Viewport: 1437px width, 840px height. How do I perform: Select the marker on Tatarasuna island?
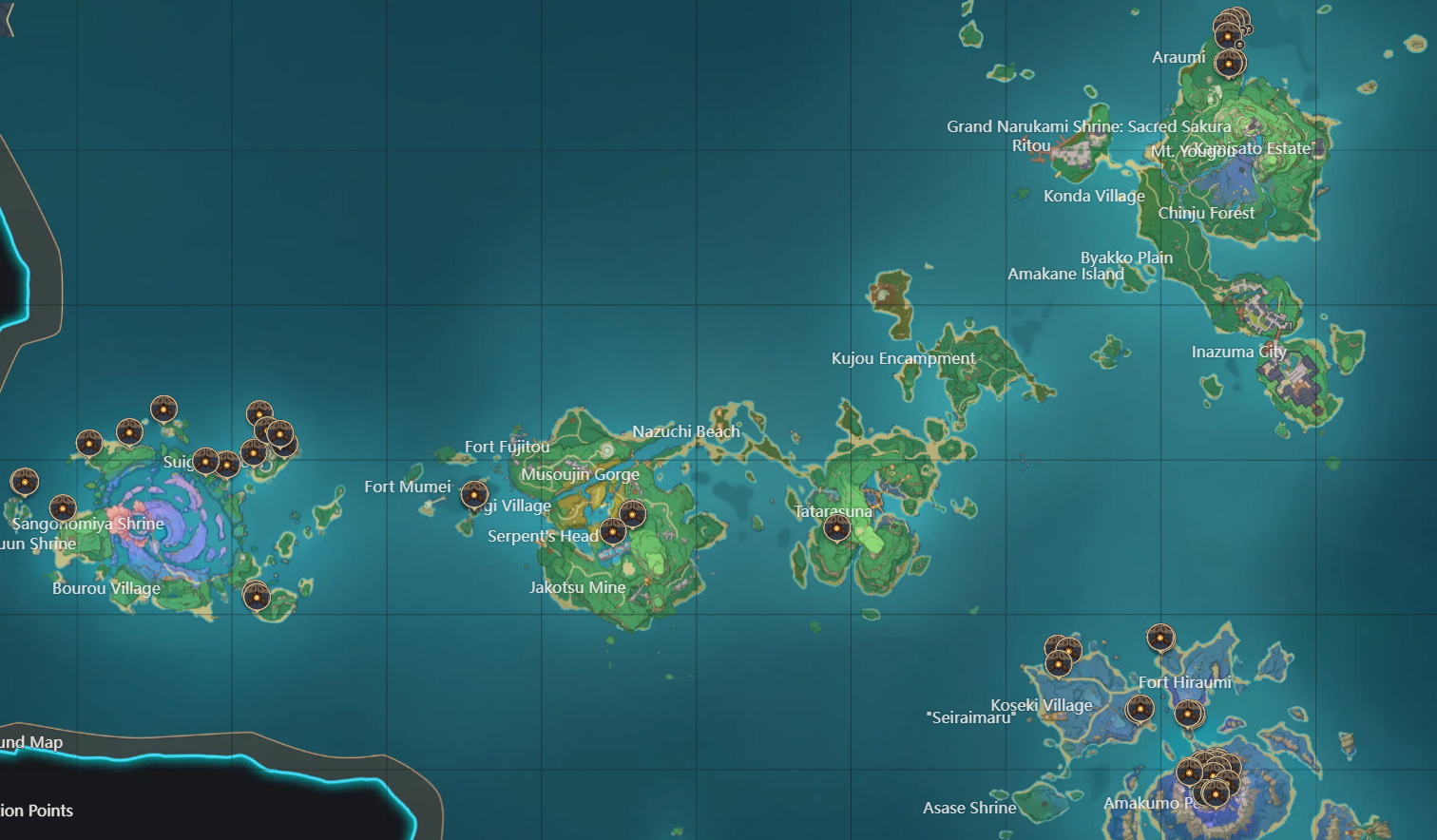835,525
